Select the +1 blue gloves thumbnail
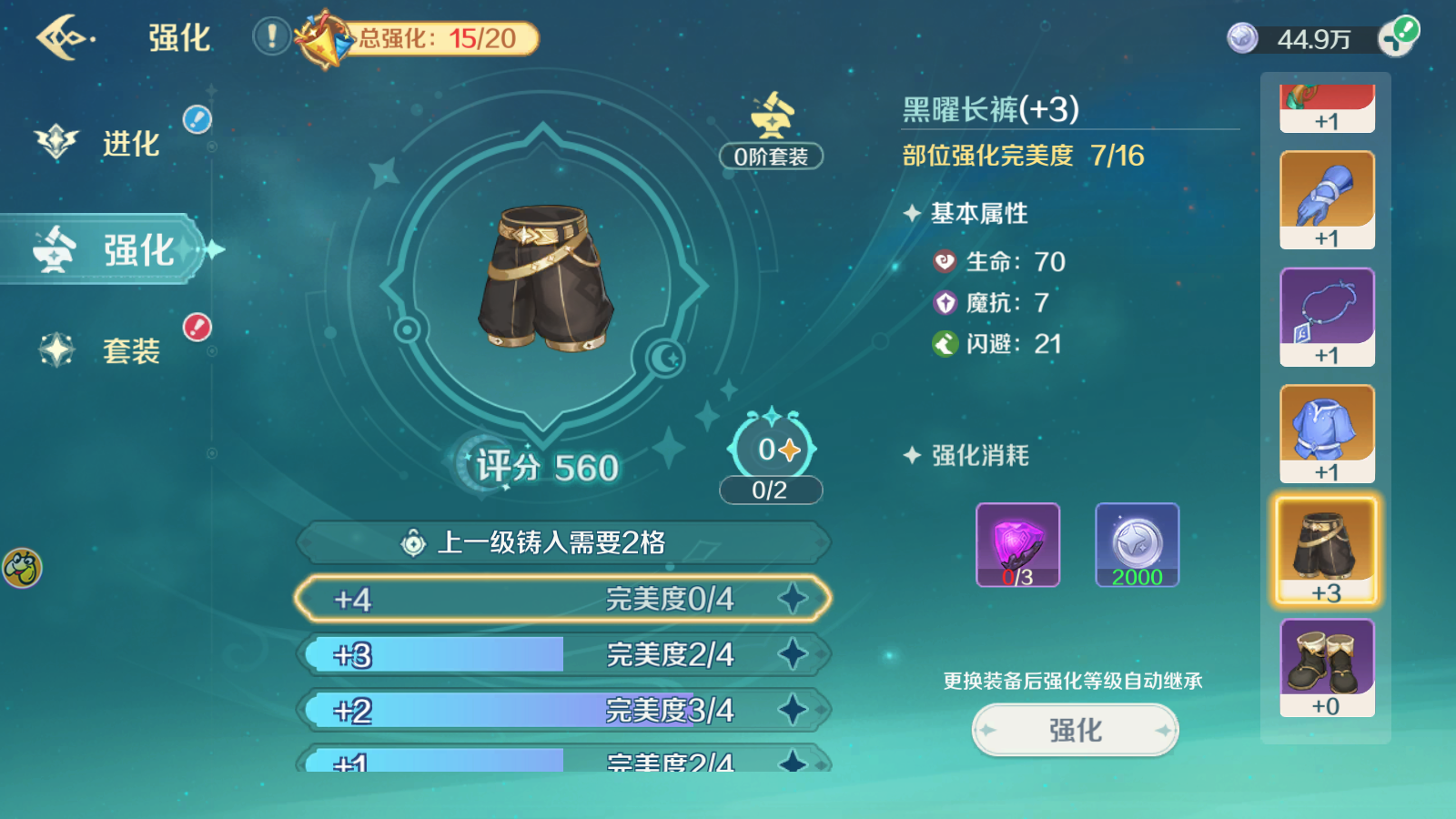1456x819 pixels. (x=1325, y=198)
